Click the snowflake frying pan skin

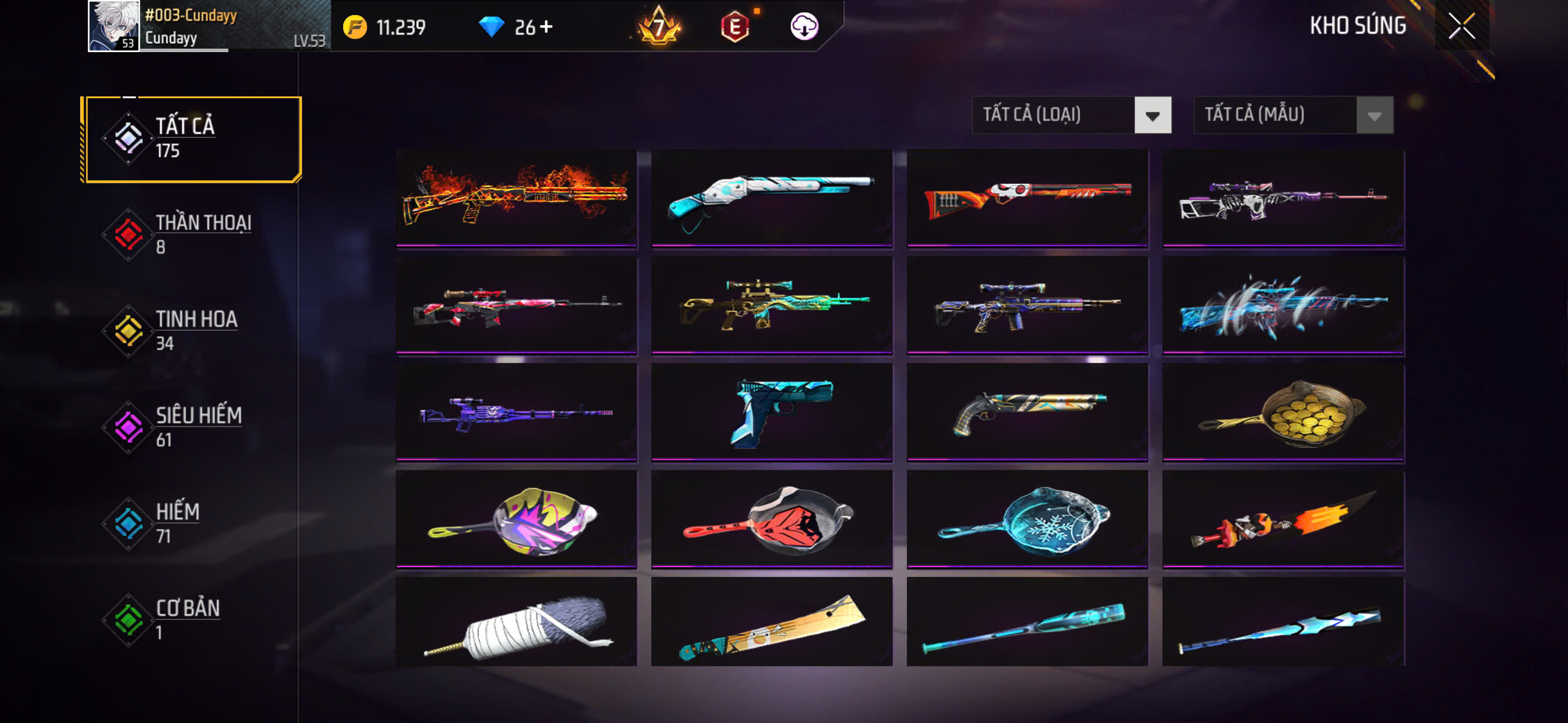[x=1027, y=518]
